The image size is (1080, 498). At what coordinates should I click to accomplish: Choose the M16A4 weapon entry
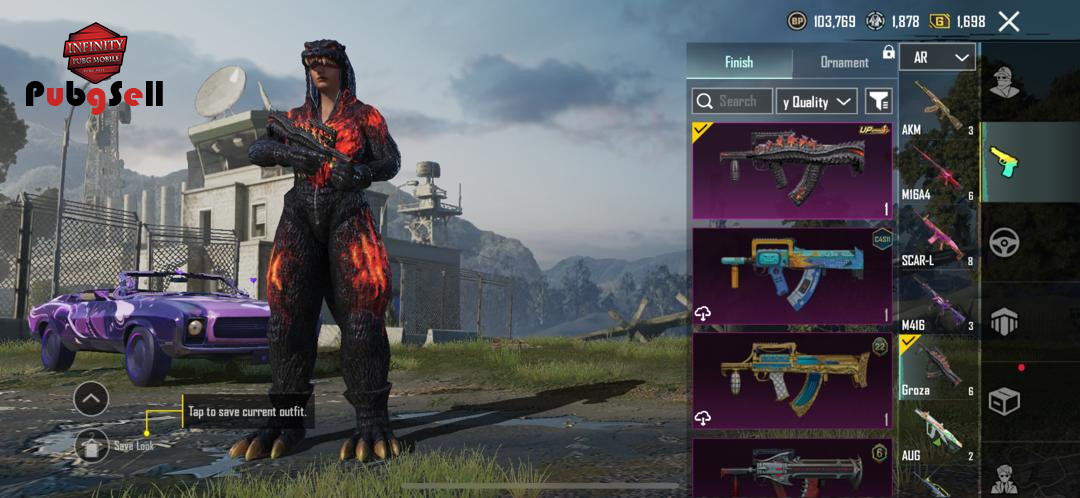[937, 172]
